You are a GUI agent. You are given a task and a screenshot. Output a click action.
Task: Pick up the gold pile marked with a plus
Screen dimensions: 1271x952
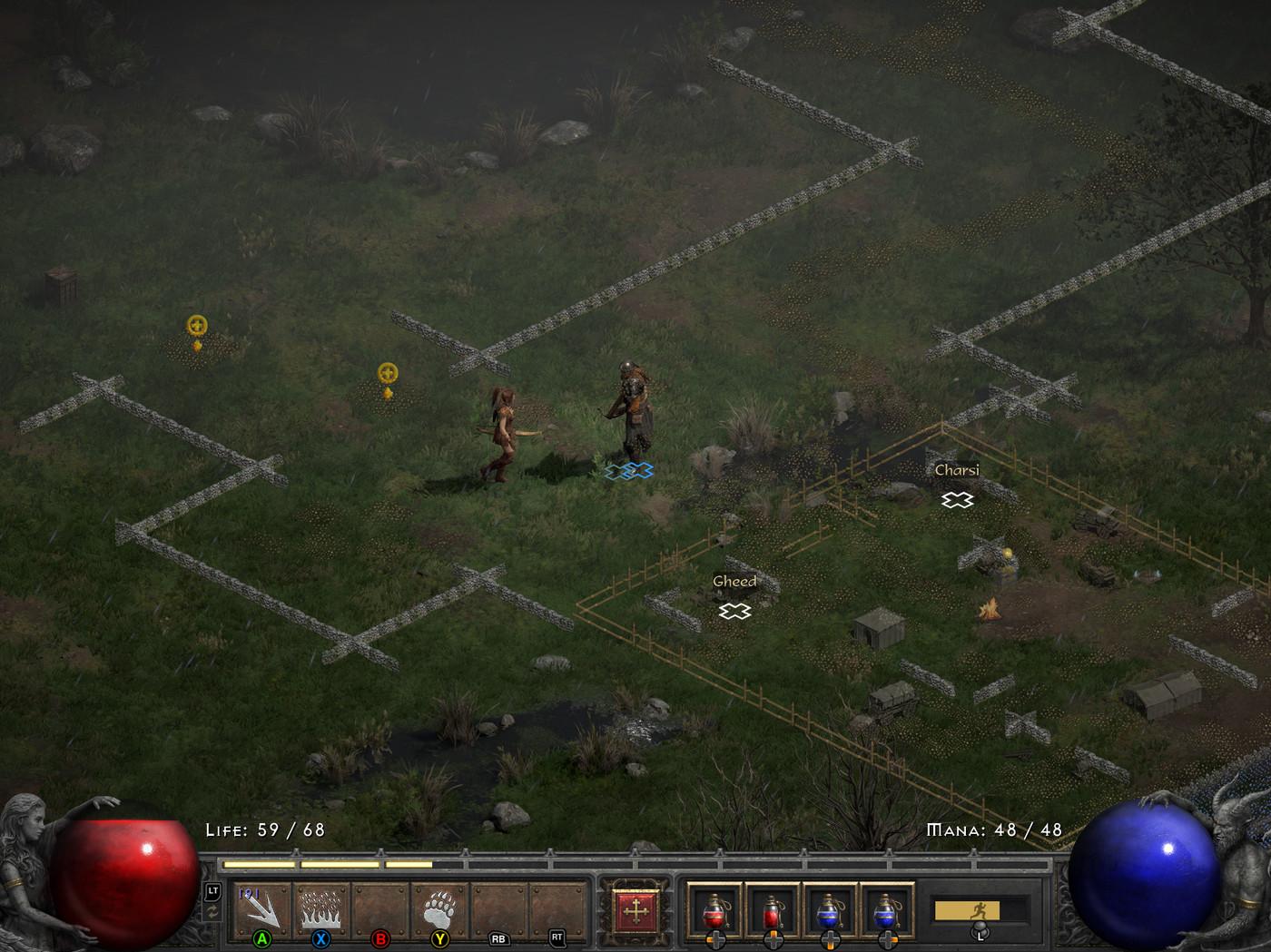(198, 325)
